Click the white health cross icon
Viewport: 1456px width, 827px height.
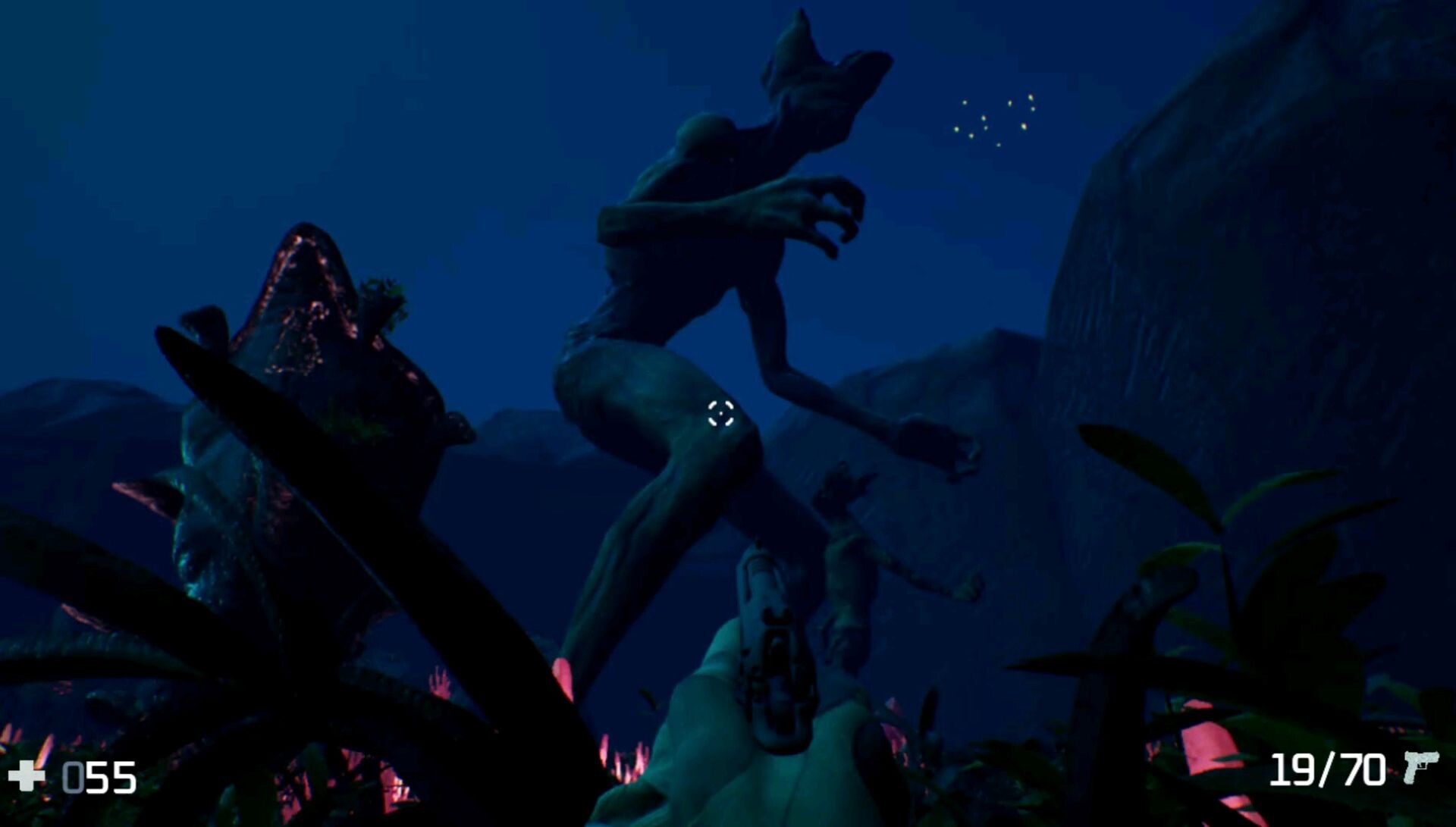27,776
